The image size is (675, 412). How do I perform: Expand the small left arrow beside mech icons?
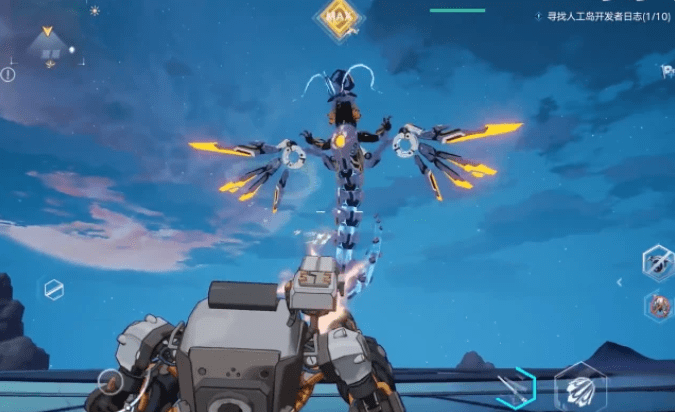(619, 283)
